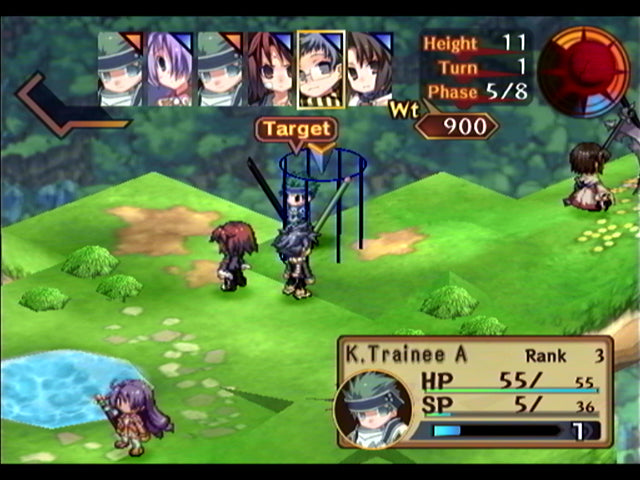
Task: Choose the highlighted glasses character portrait
Action: pos(321,68)
